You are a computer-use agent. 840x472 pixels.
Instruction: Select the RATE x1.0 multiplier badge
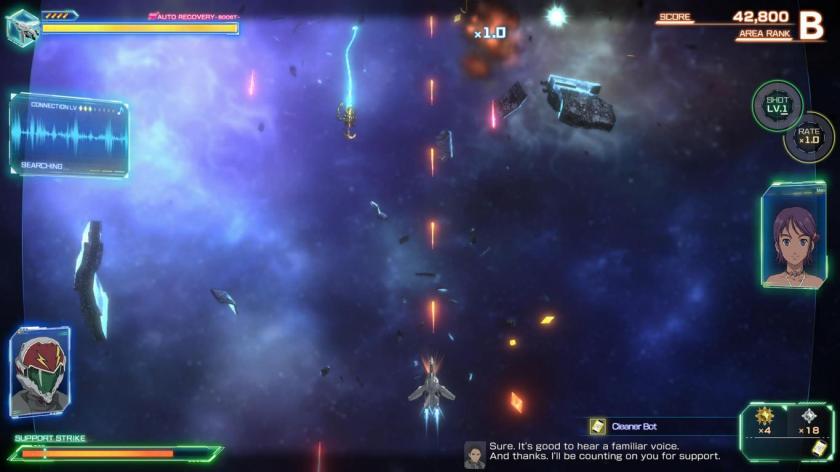coord(808,136)
